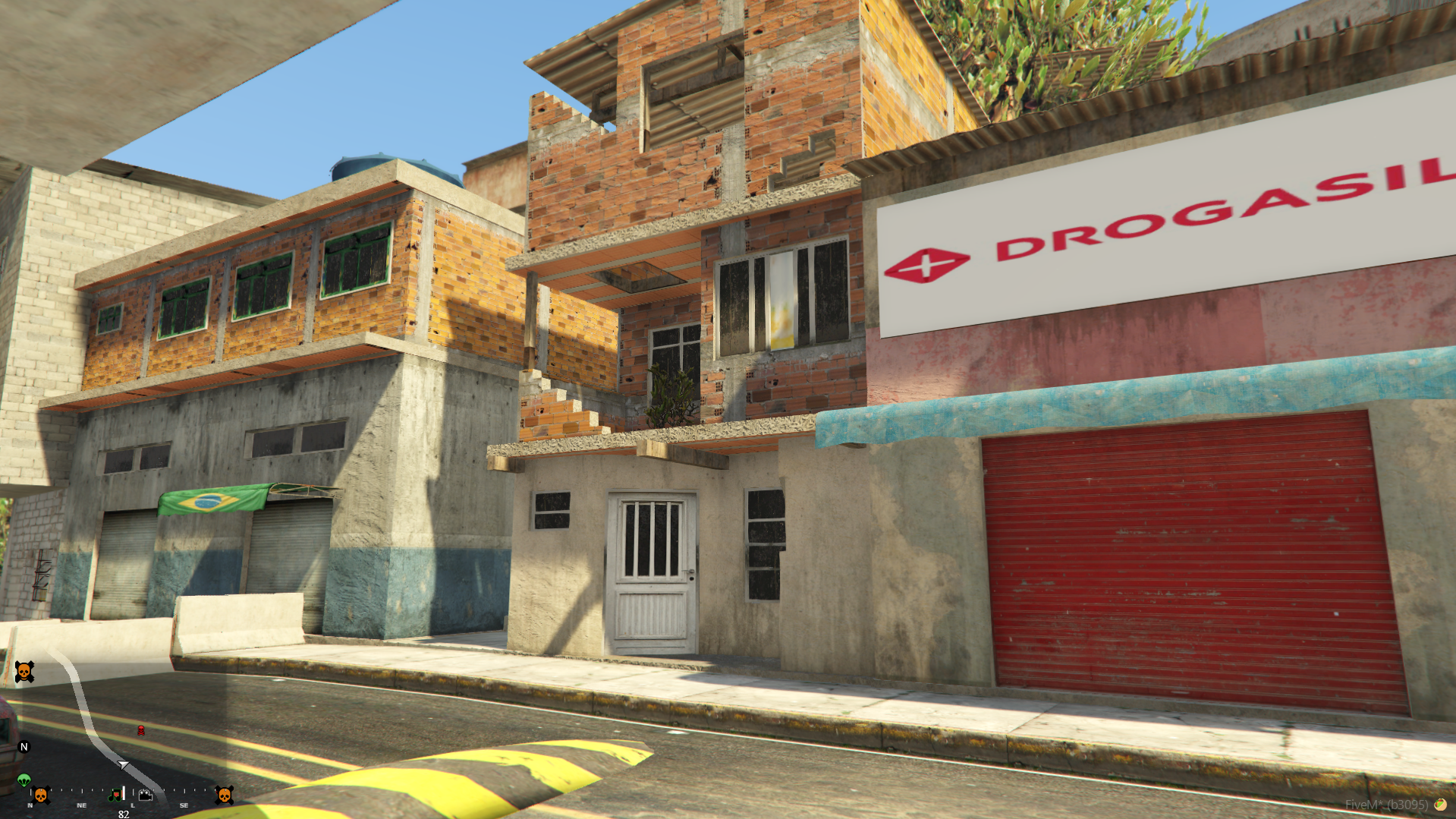Select the orange skull blip above SE label
The image size is (1456, 819).
click(x=224, y=795)
